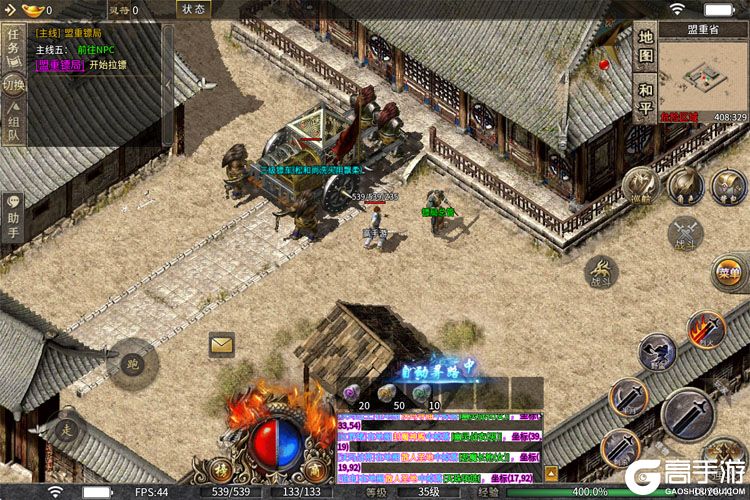
Task: Expand the chat with the yellow arrow button
Action: click(551, 474)
